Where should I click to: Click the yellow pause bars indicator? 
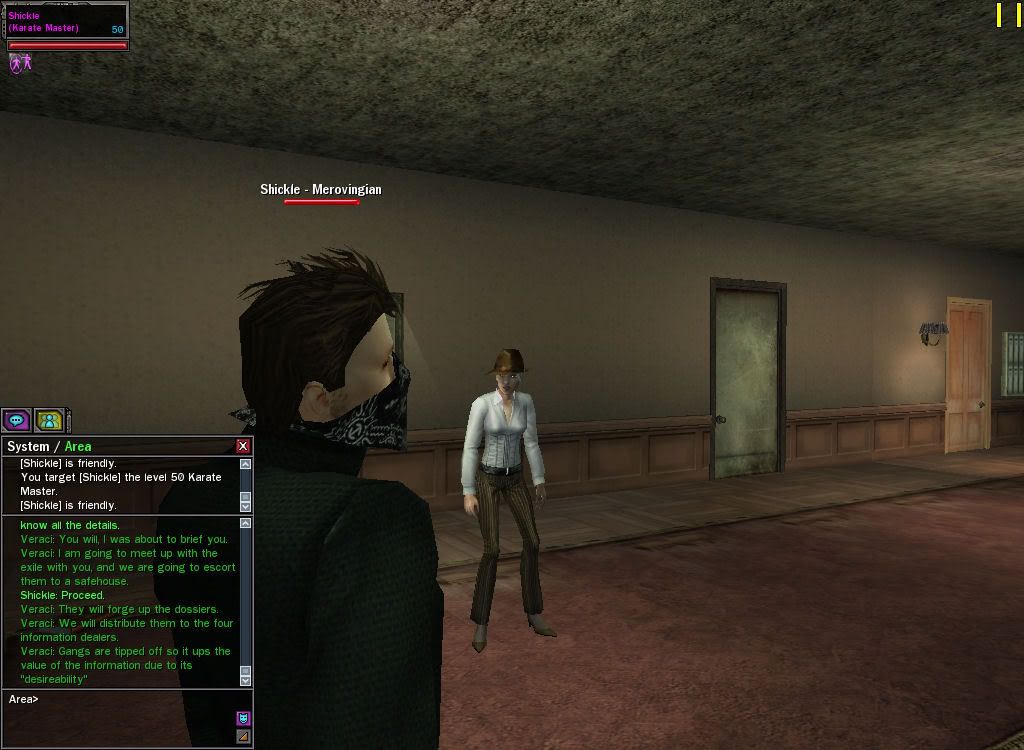[x=1008, y=15]
